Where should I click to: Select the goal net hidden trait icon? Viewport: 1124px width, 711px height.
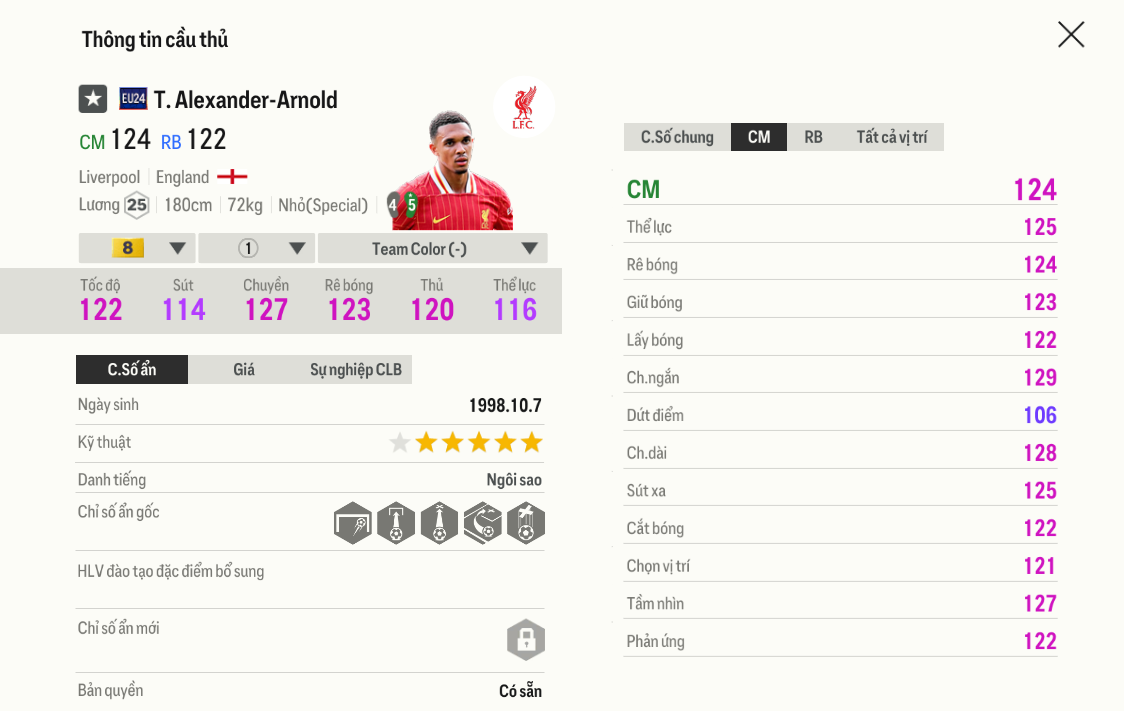click(x=353, y=523)
